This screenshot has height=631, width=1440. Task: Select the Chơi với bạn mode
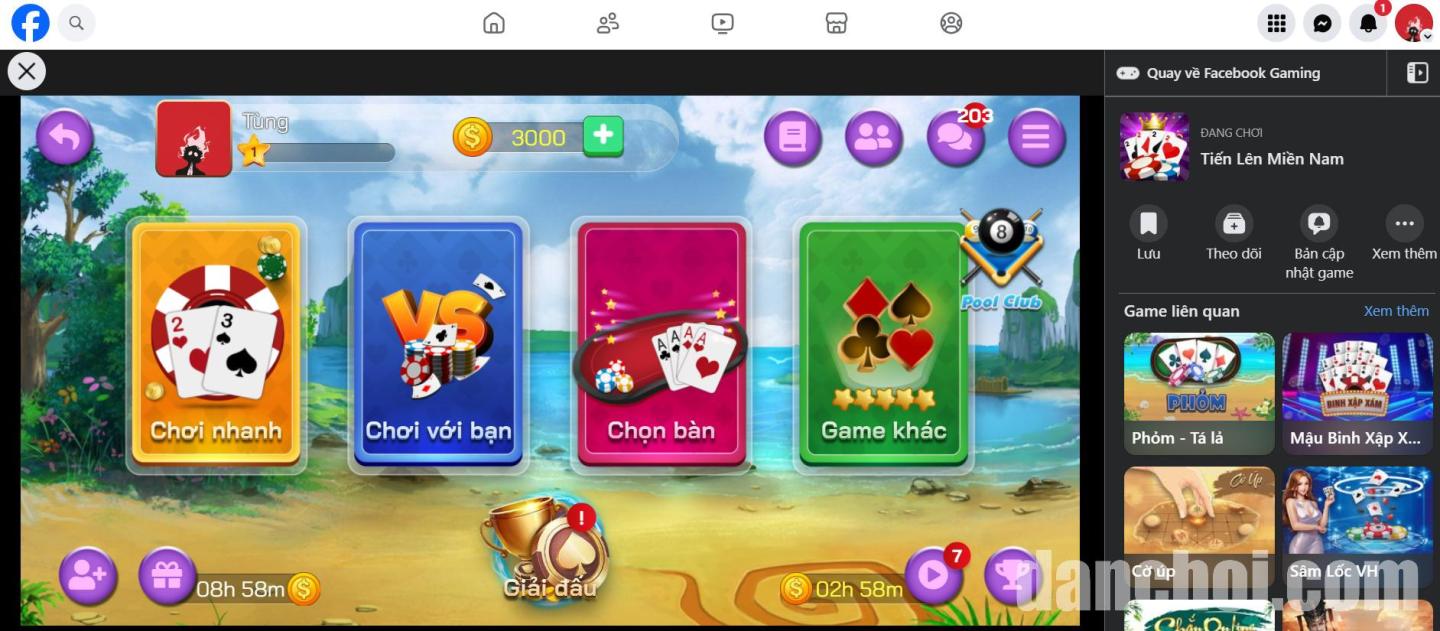438,343
